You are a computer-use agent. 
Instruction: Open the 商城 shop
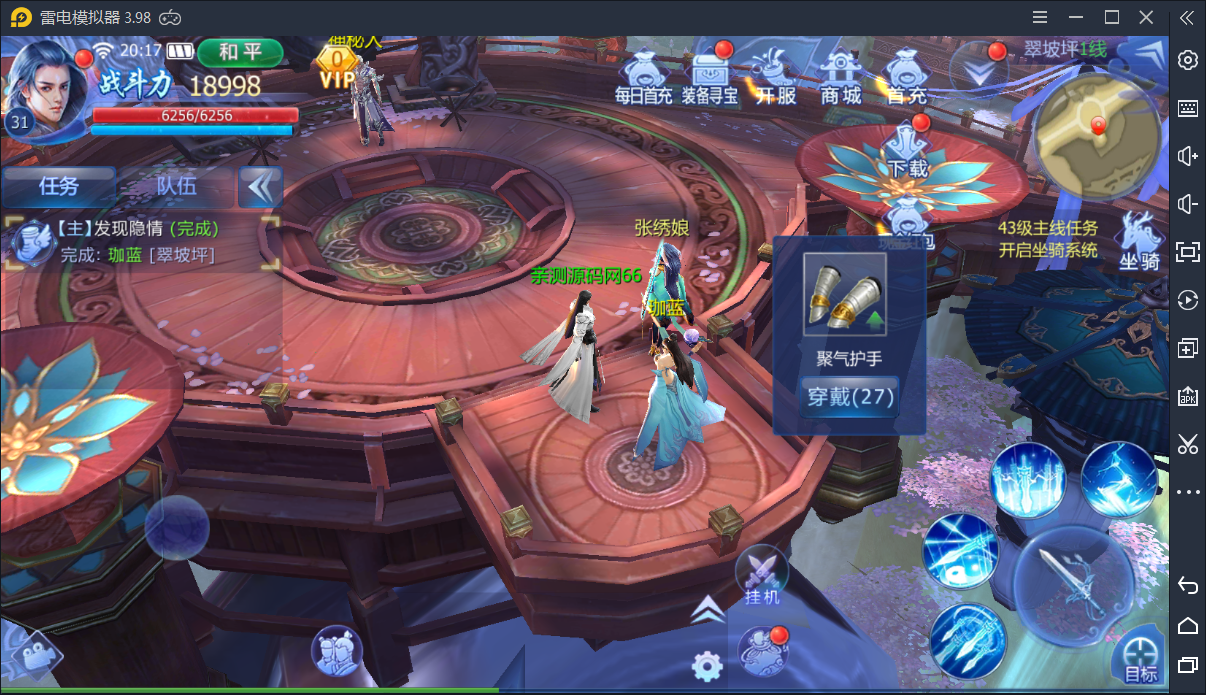coord(840,76)
